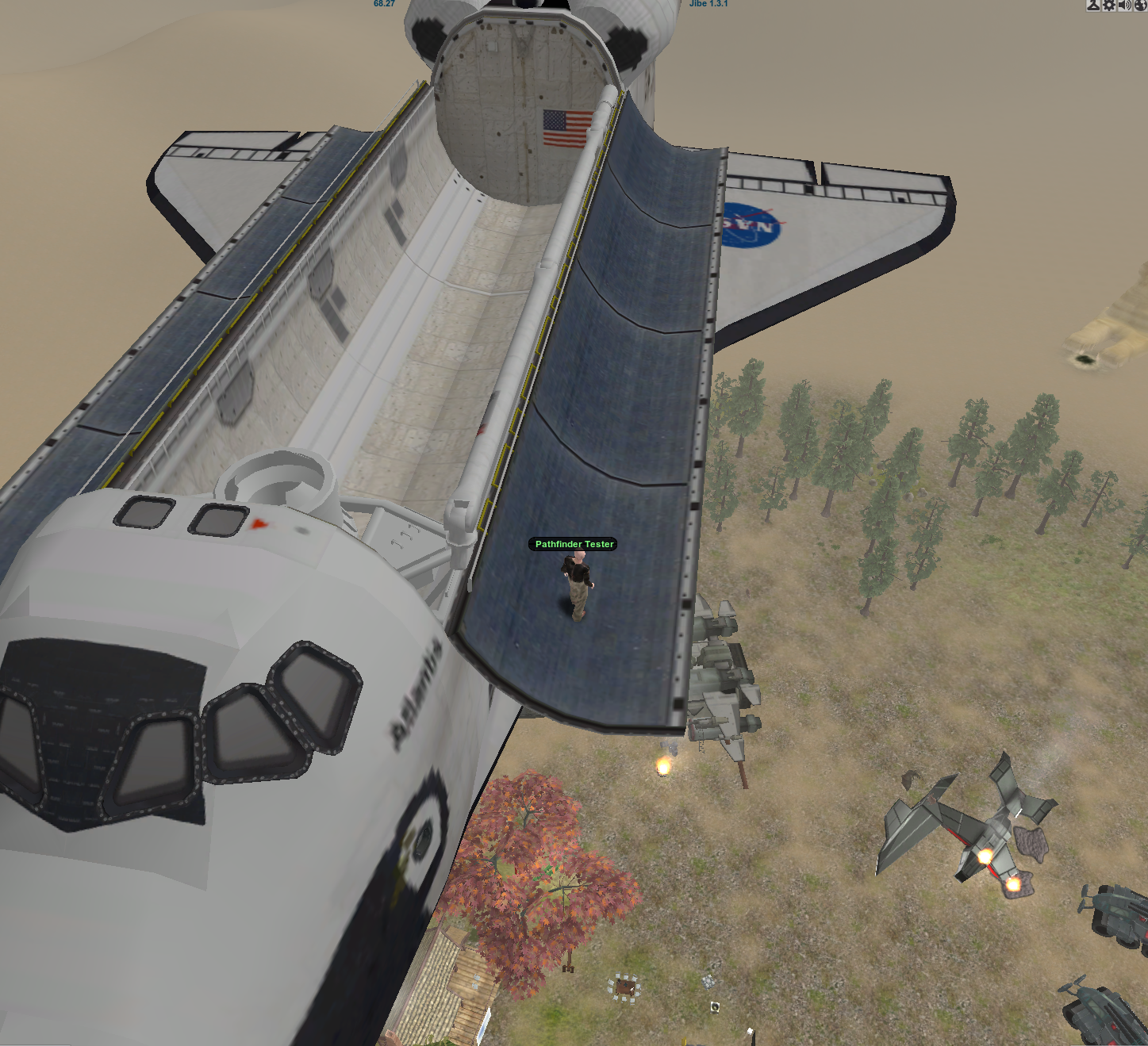This screenshot has height=1046, width=1148.
Task: Open the clothes hanger avatar appearance icon
Action: [1093, 5]
